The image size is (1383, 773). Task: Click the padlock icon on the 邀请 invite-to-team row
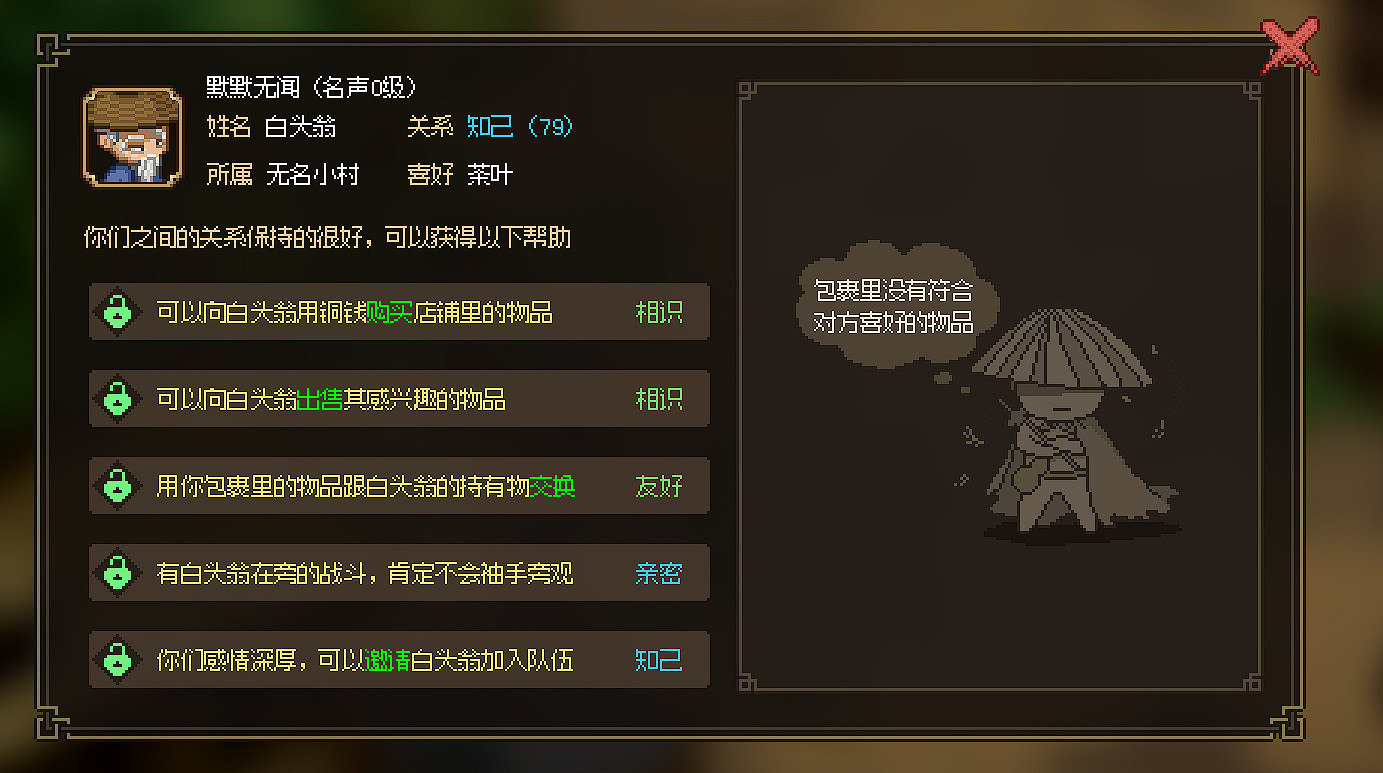tap(119, 659)
